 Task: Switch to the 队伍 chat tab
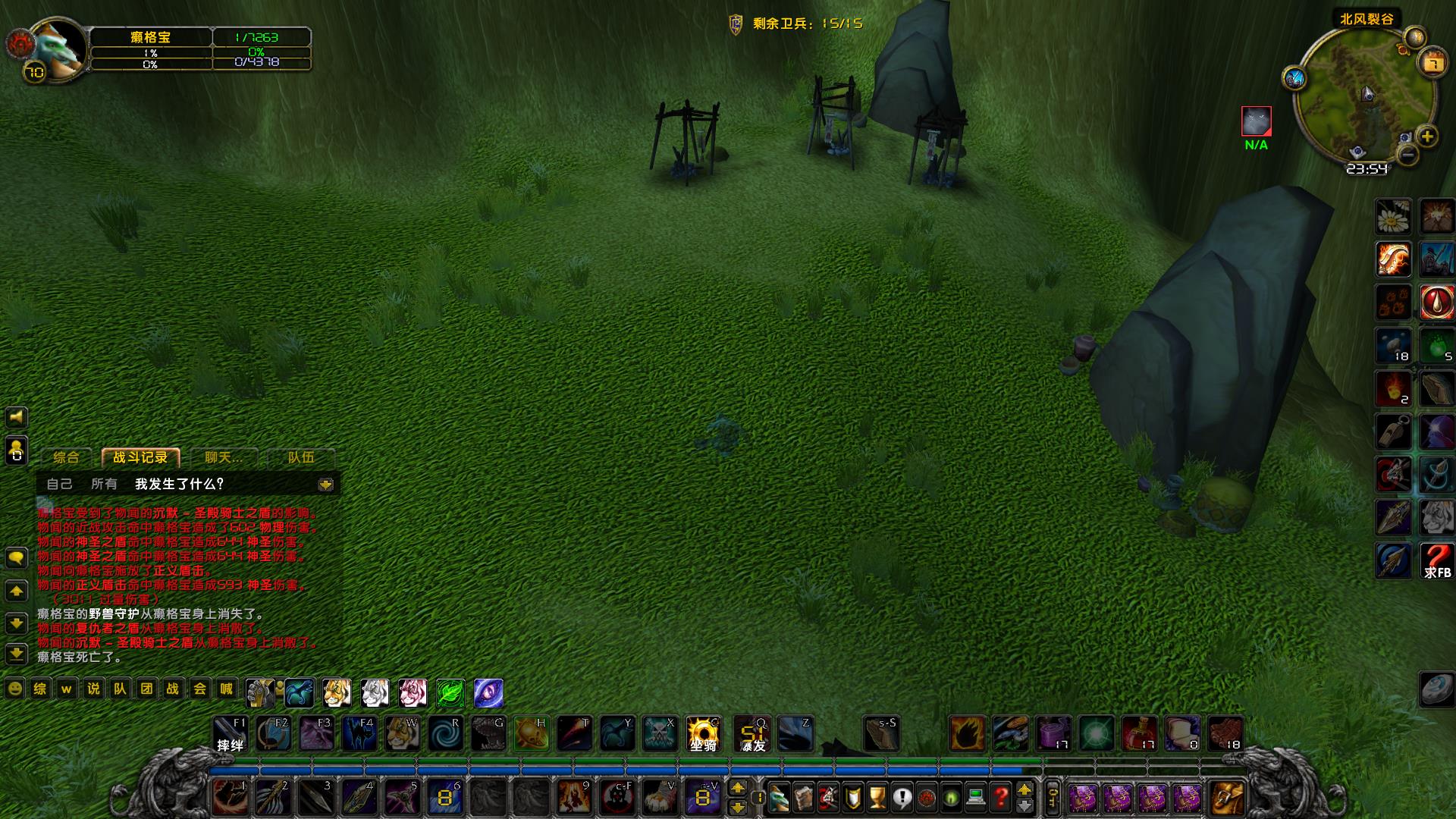tap(301, 457)
